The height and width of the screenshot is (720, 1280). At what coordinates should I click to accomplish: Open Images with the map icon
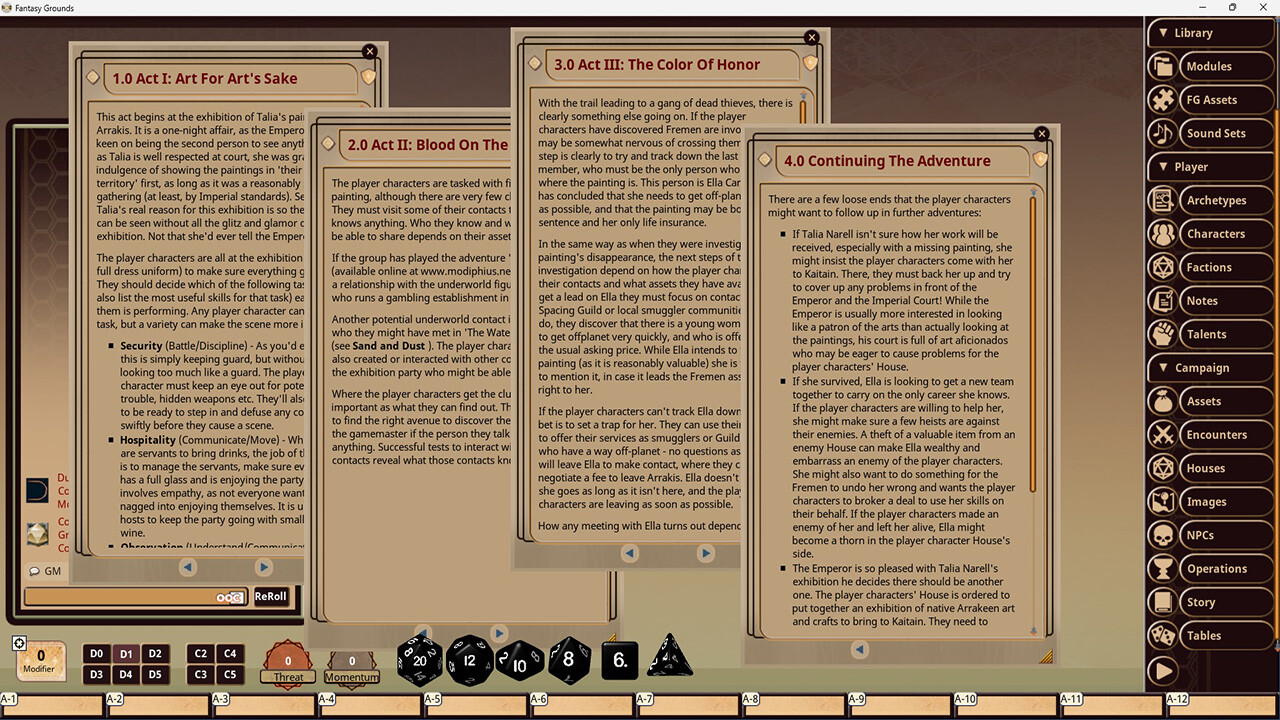[1162, 501]
